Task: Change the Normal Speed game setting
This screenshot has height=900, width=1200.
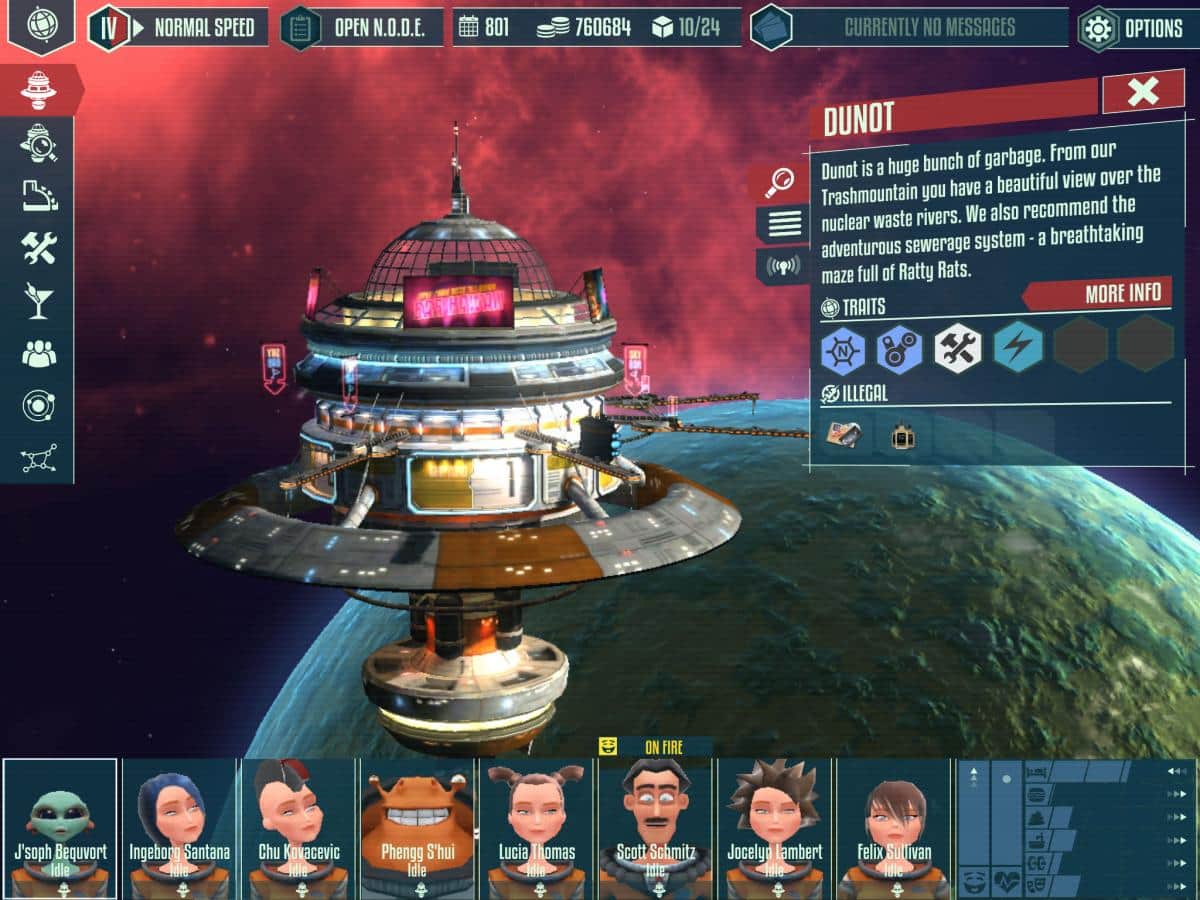Action: [180, 28]
